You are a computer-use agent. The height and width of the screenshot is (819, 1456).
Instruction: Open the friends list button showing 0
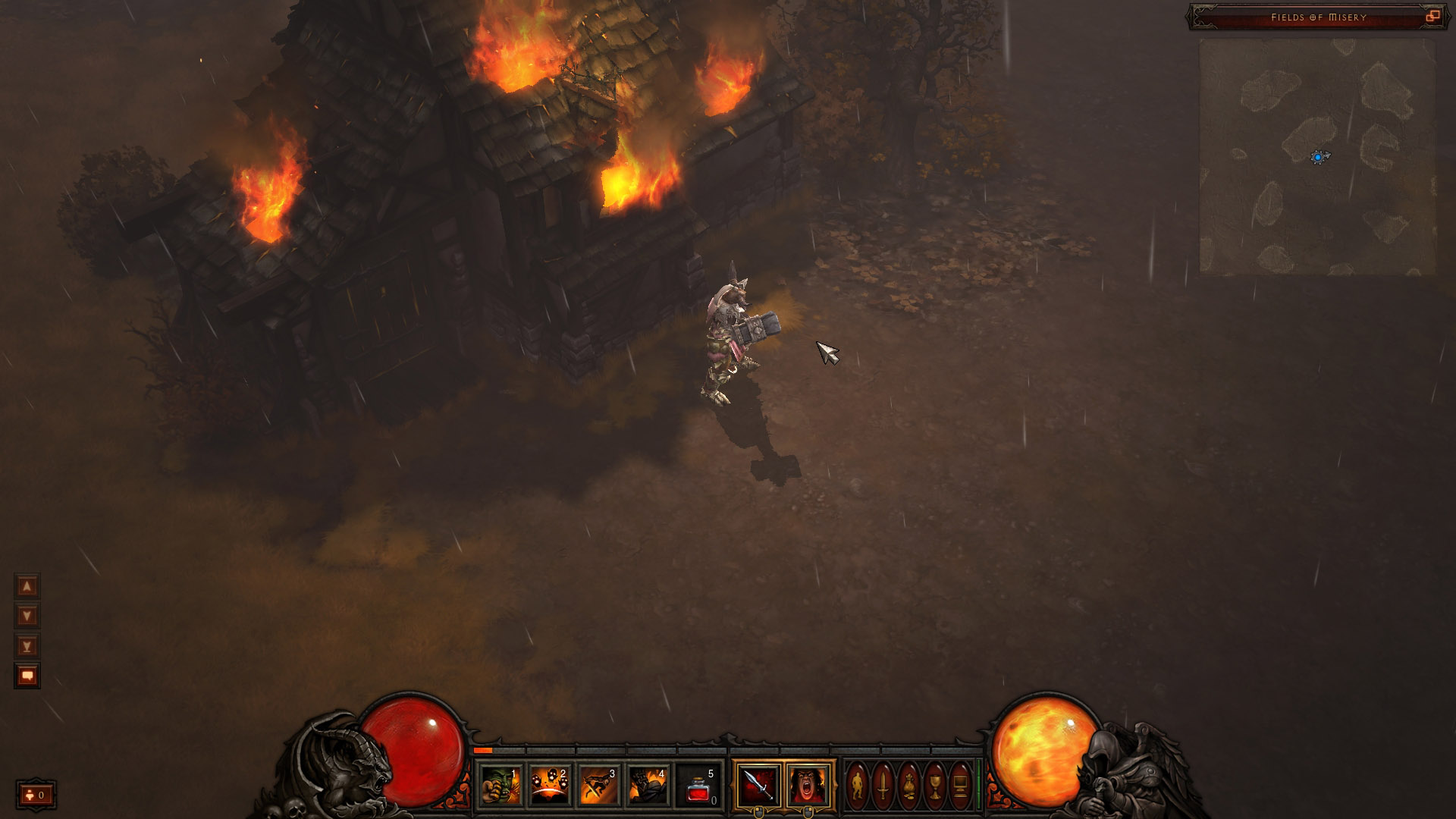click(x=36, y=795)
